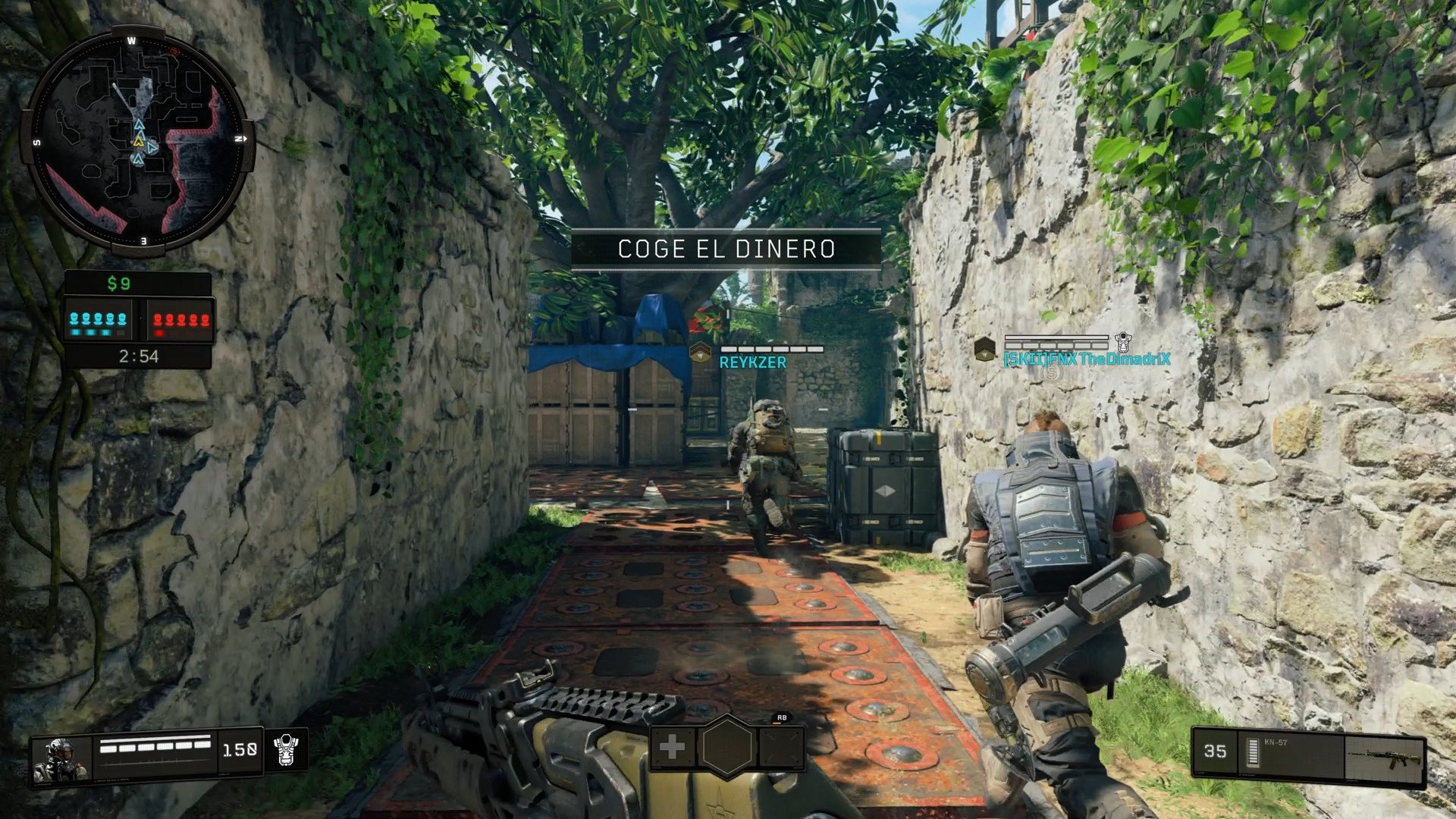
Task: Click the $9 money counter
Action: pos(118,284)
